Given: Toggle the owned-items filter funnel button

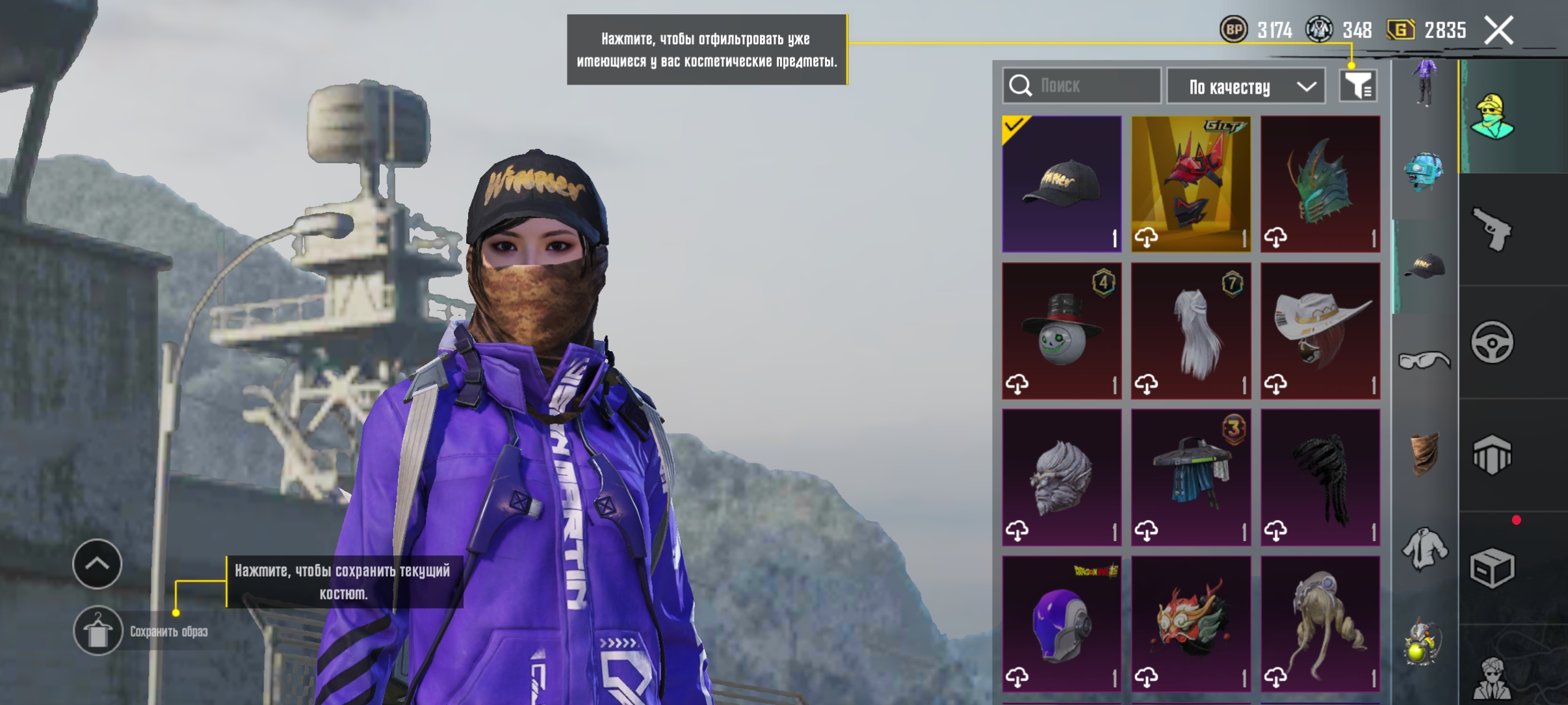Looking at the screenshot, I should coord(1358,86).
